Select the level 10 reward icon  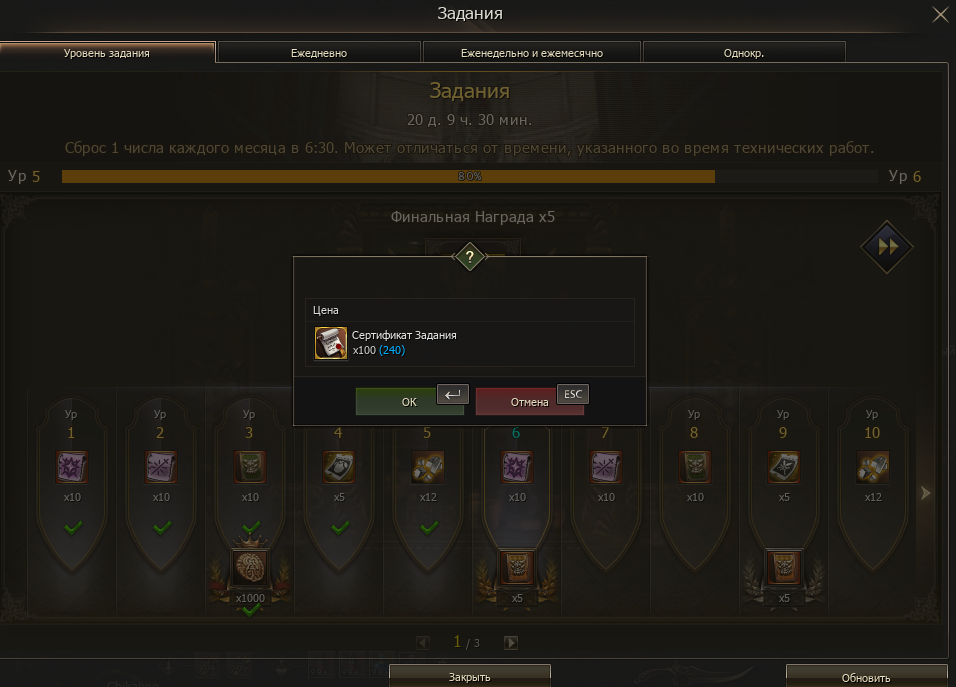872,467
